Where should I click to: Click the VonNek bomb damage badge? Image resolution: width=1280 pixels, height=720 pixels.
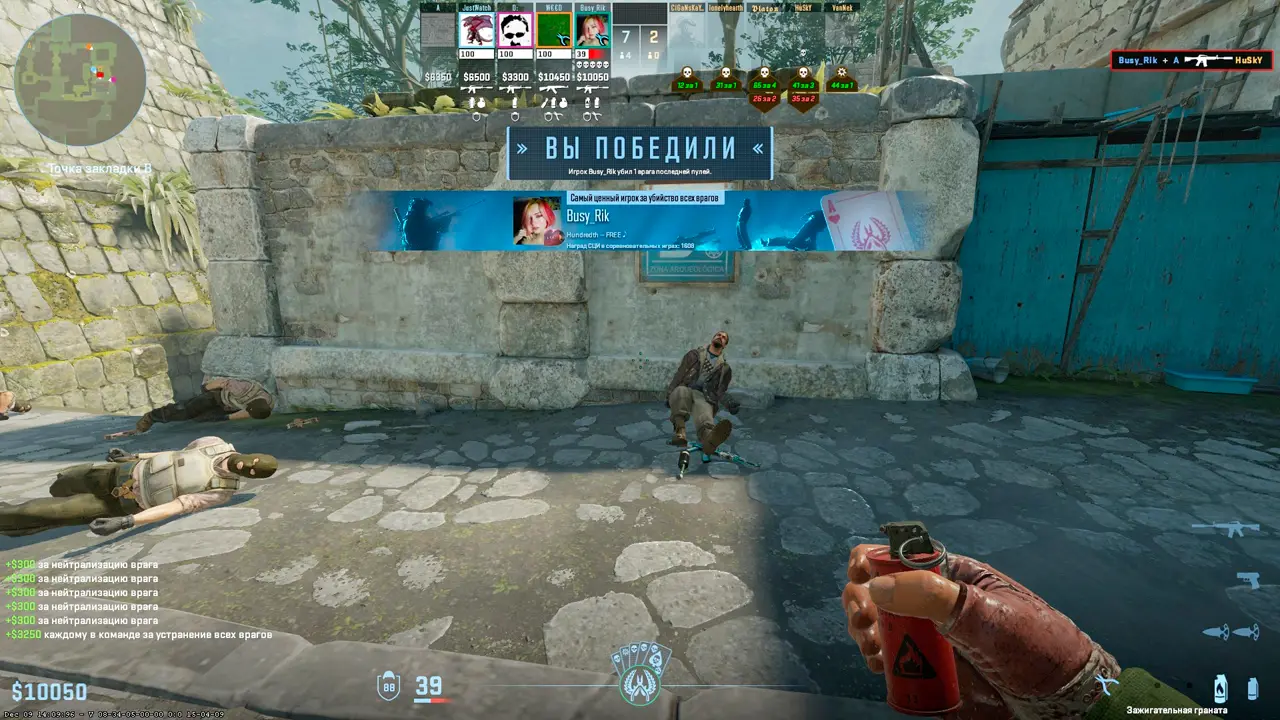[841, 80]
